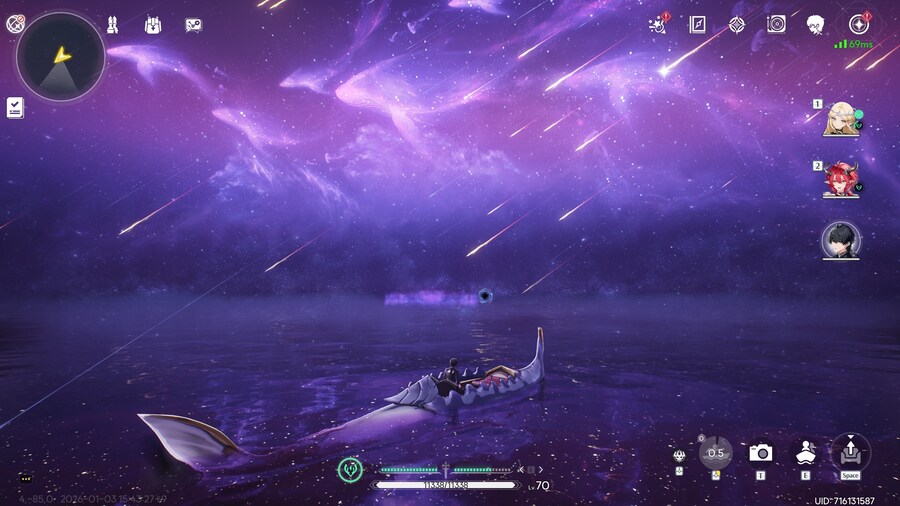This screenshot has width=900, height=506.
Task: Click the right arrow next to the energy bar
Action: coord(540,469)
